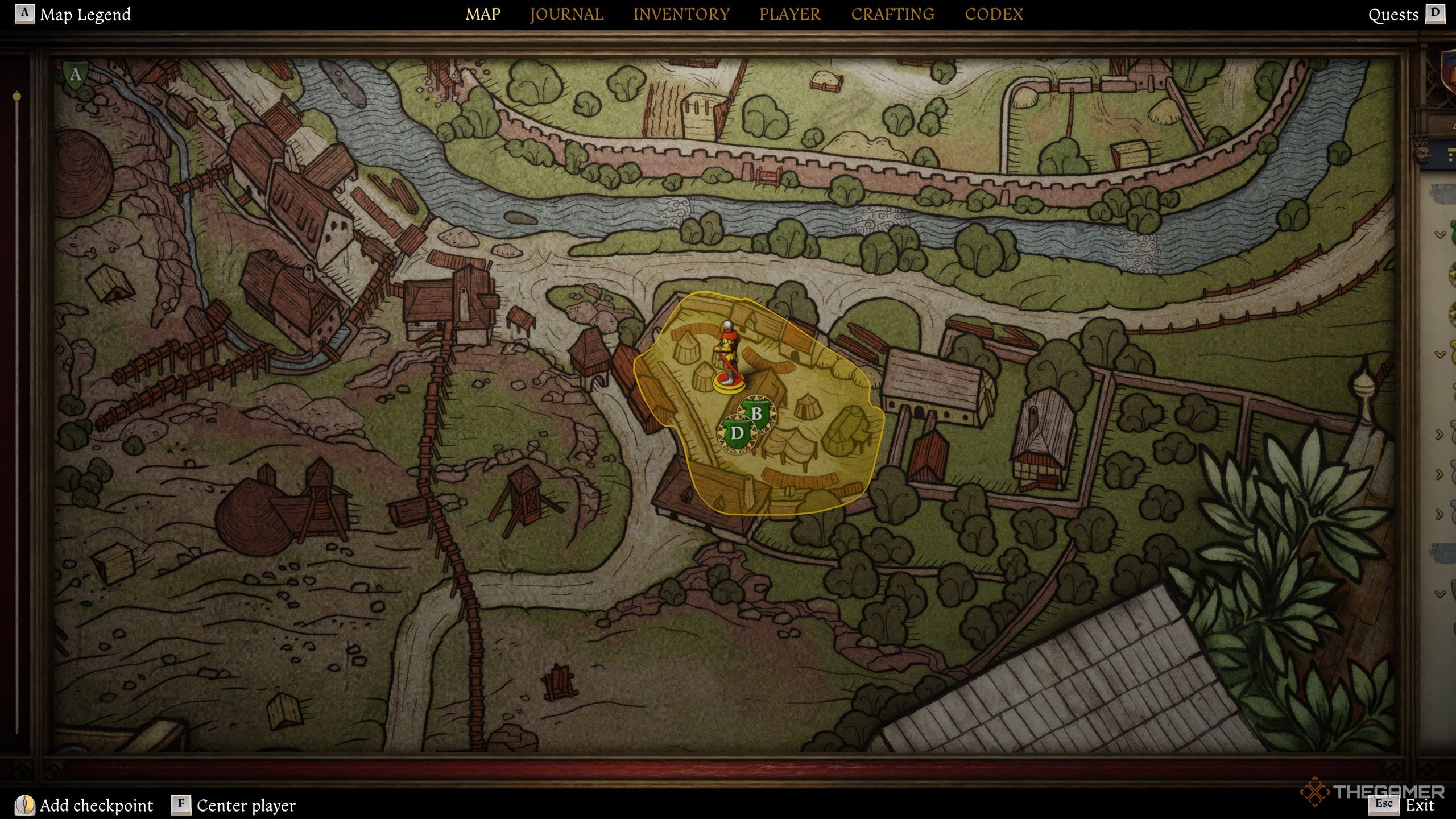Click the green A marker shield
The height and width of the screenshot is (819, 1456).
75,75
